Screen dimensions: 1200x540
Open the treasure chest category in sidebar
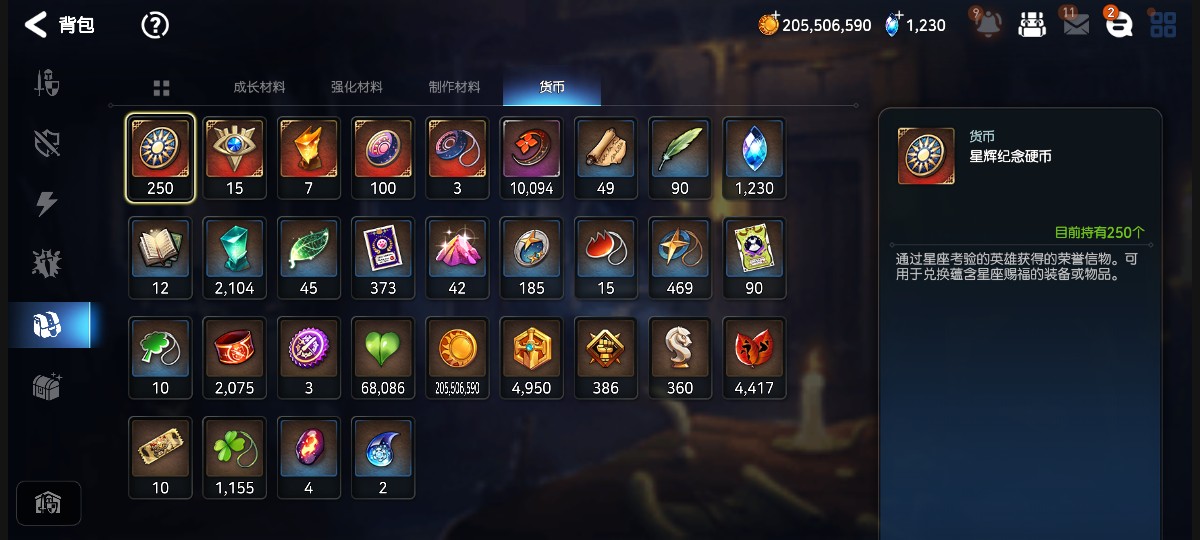coord(48,387)
